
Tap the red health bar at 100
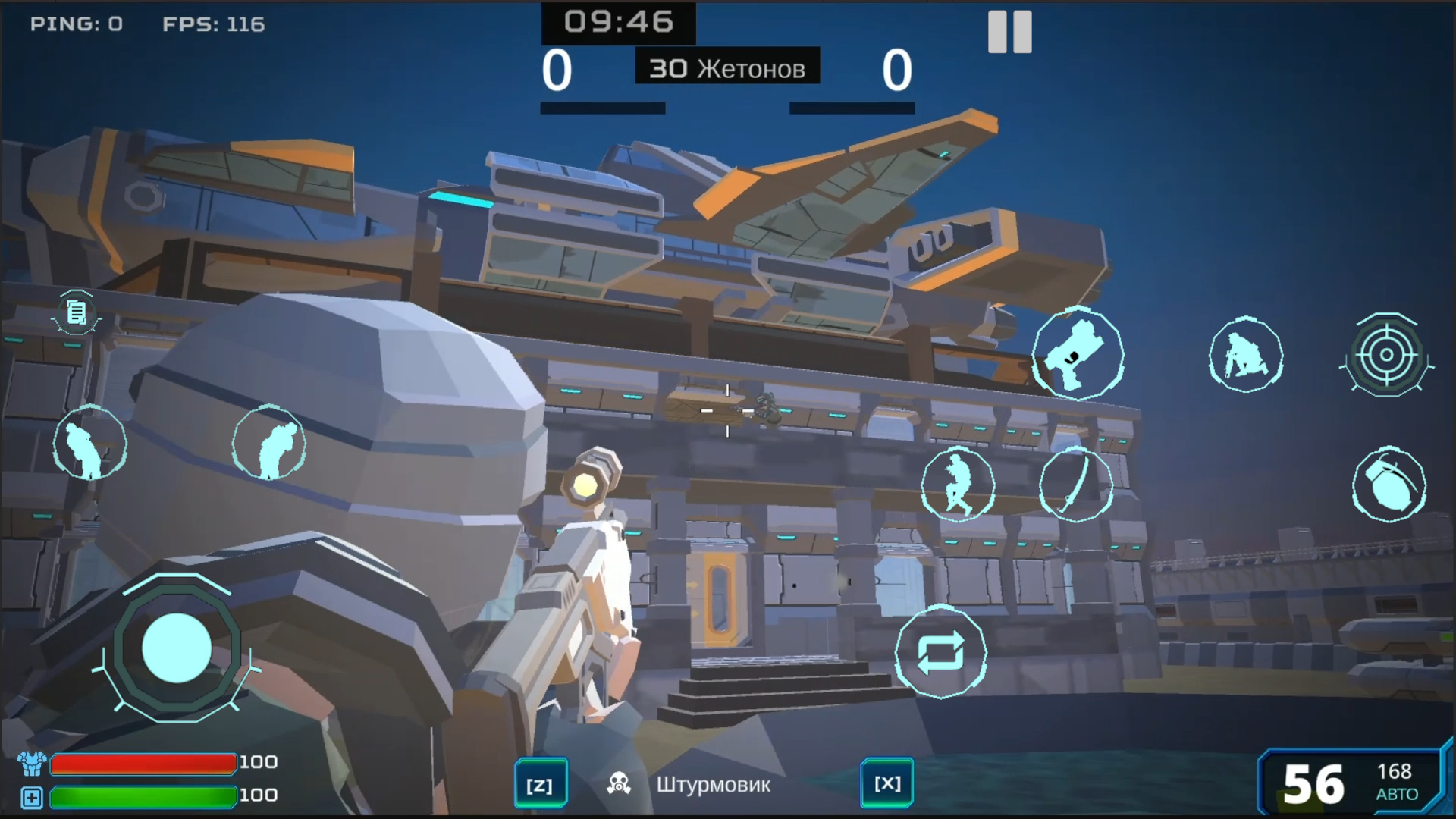144,763
